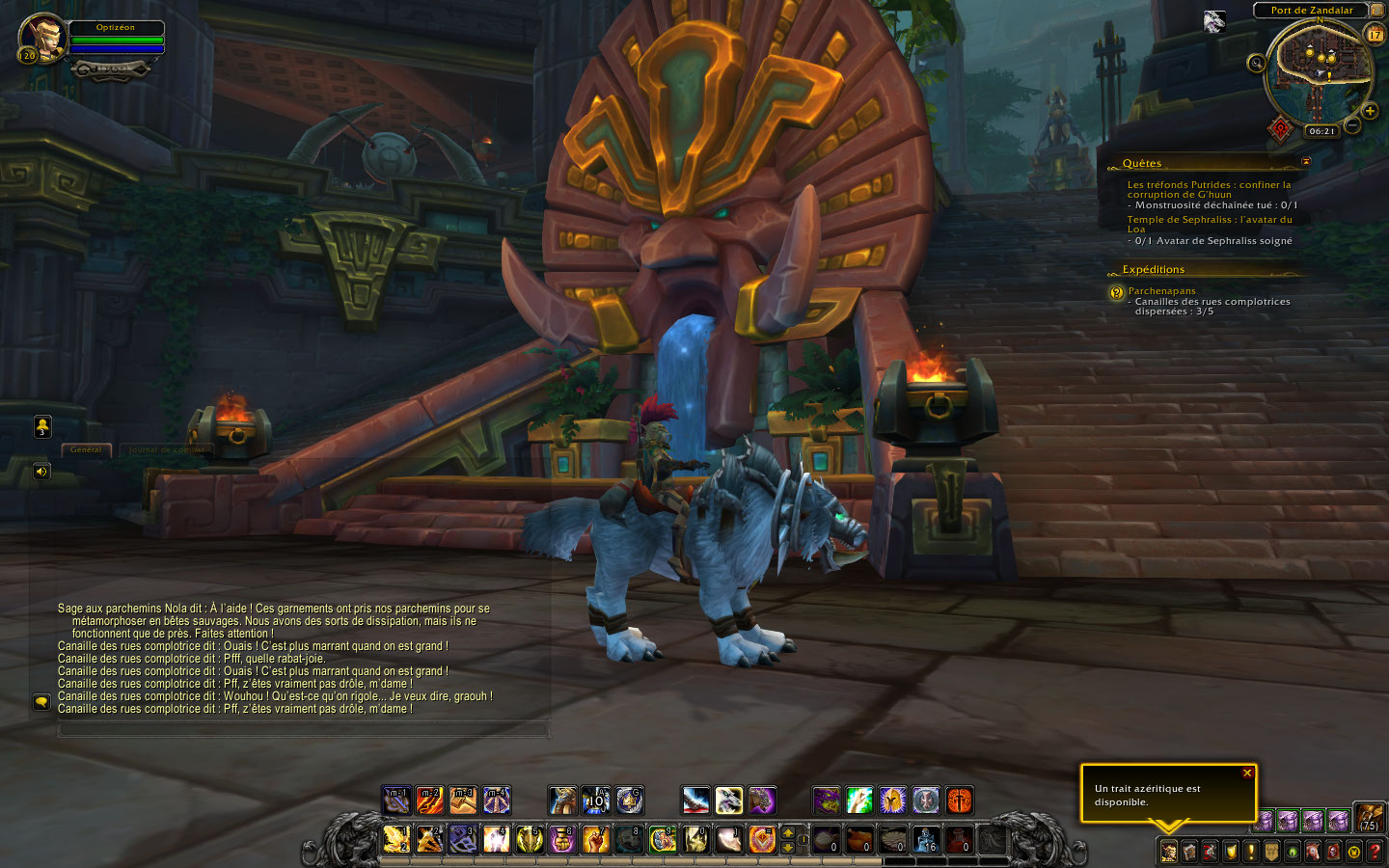Open the help question mark button

(x=1375, y=852)
